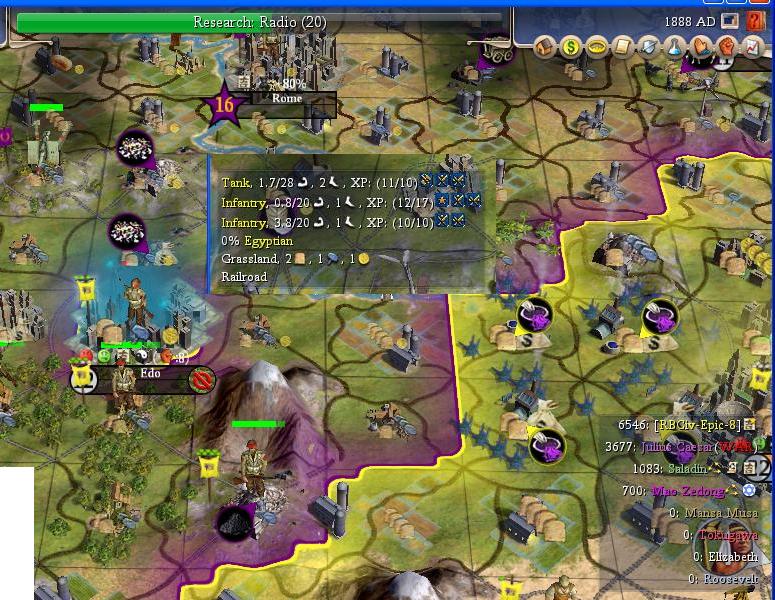Open the Info Screen graph icon
Viewport: 775px width, 600px height.
pyautogui.click(x=752, y=46)
